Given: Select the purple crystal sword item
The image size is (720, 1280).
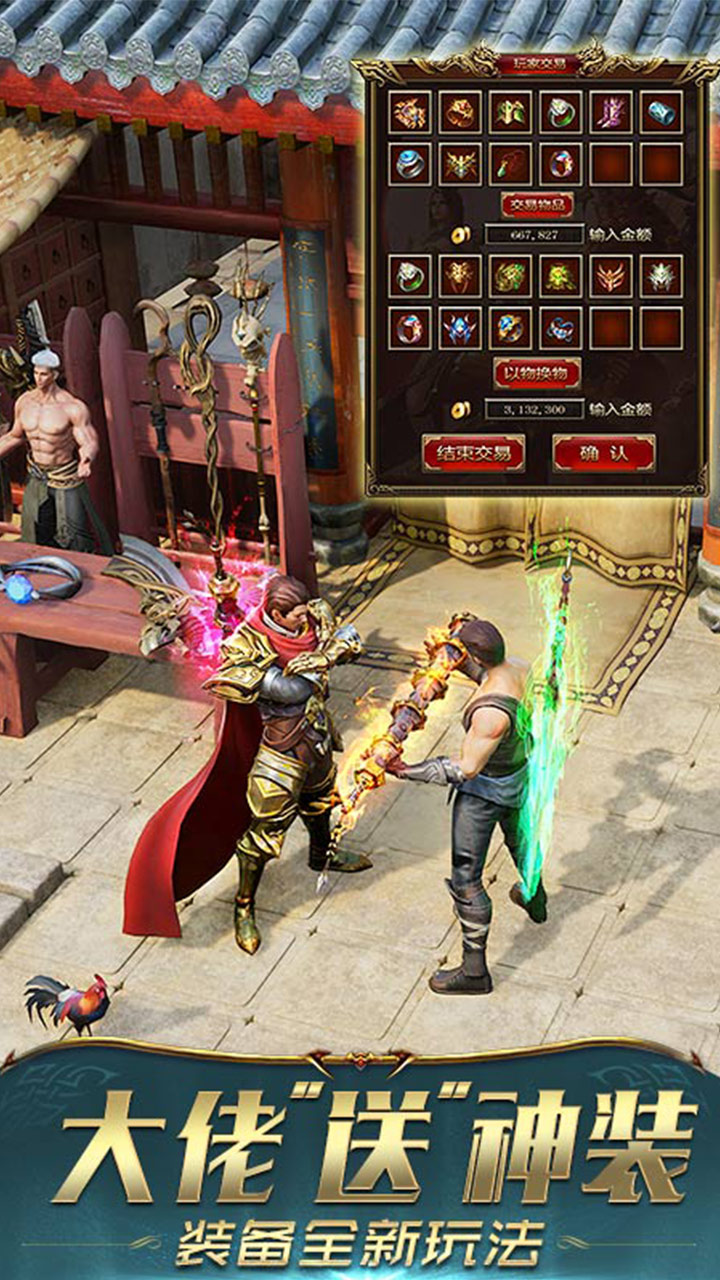Looking at the screenshot, I should click(x=611, y=112).
